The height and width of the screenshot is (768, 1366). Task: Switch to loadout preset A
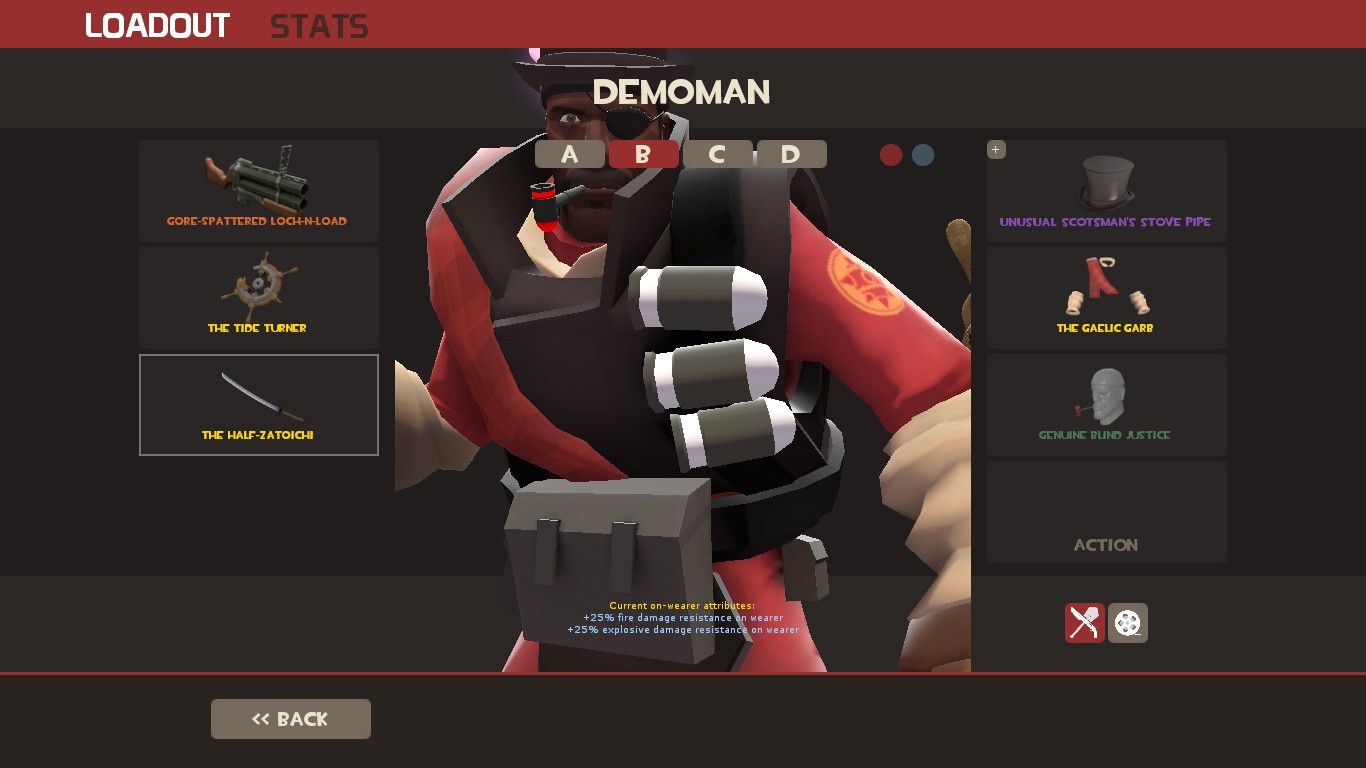point(570,154)
